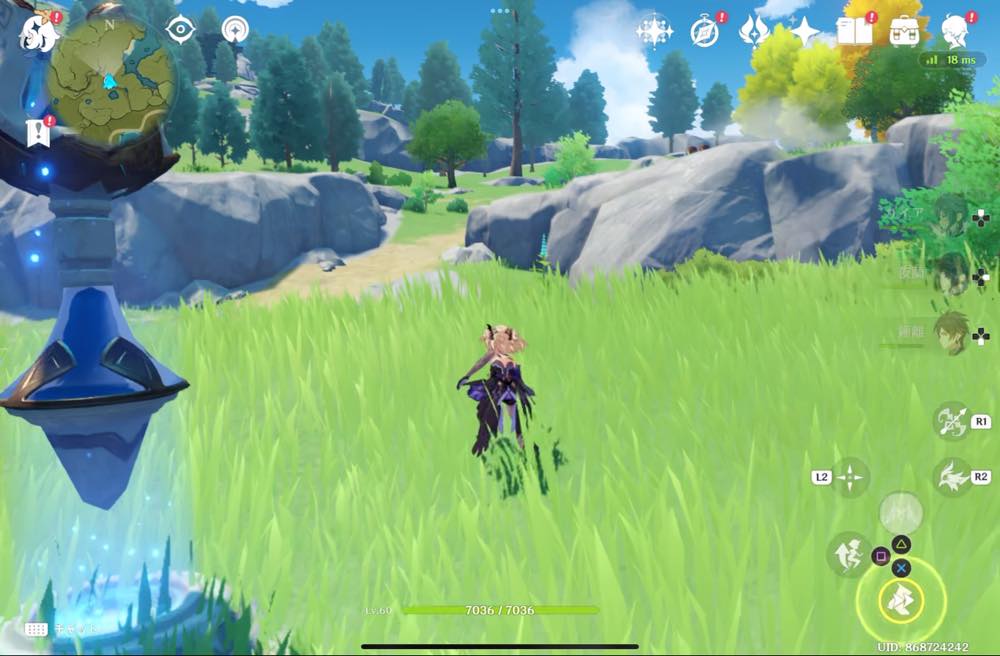Open the character profile head icon

click(x=957, y=31)
